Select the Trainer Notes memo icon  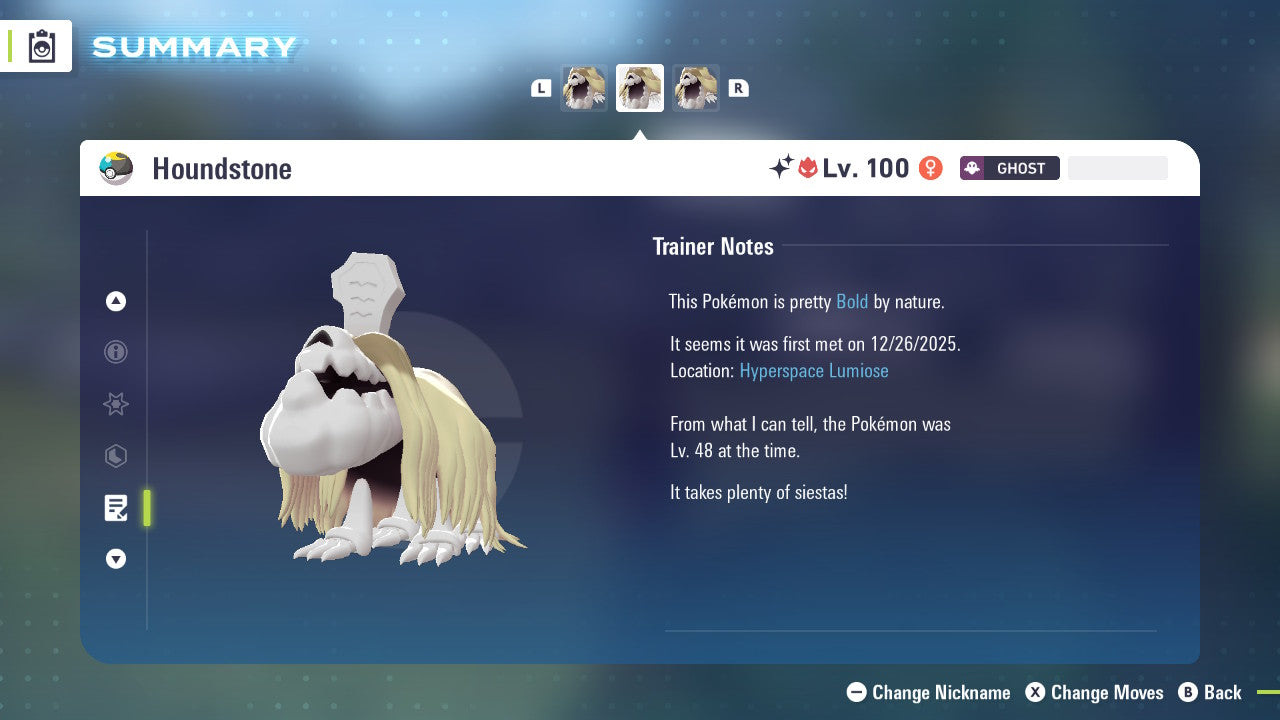pos(116,507)
